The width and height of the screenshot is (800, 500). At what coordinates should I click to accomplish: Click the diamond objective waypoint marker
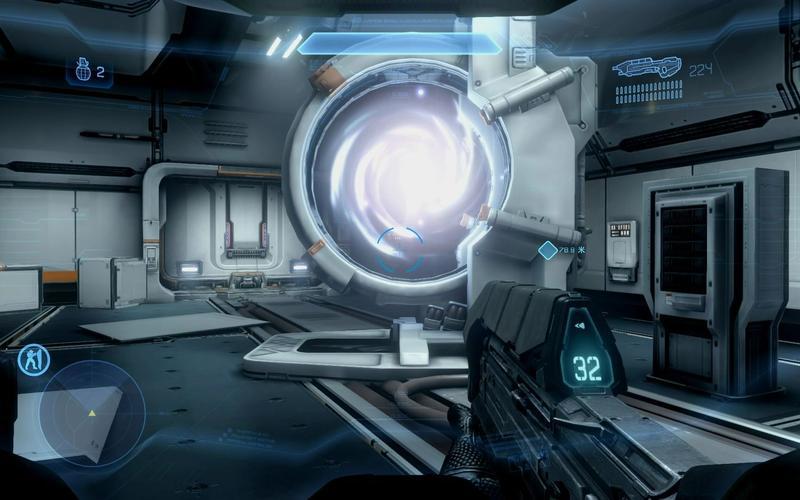(x=547, y=250)
